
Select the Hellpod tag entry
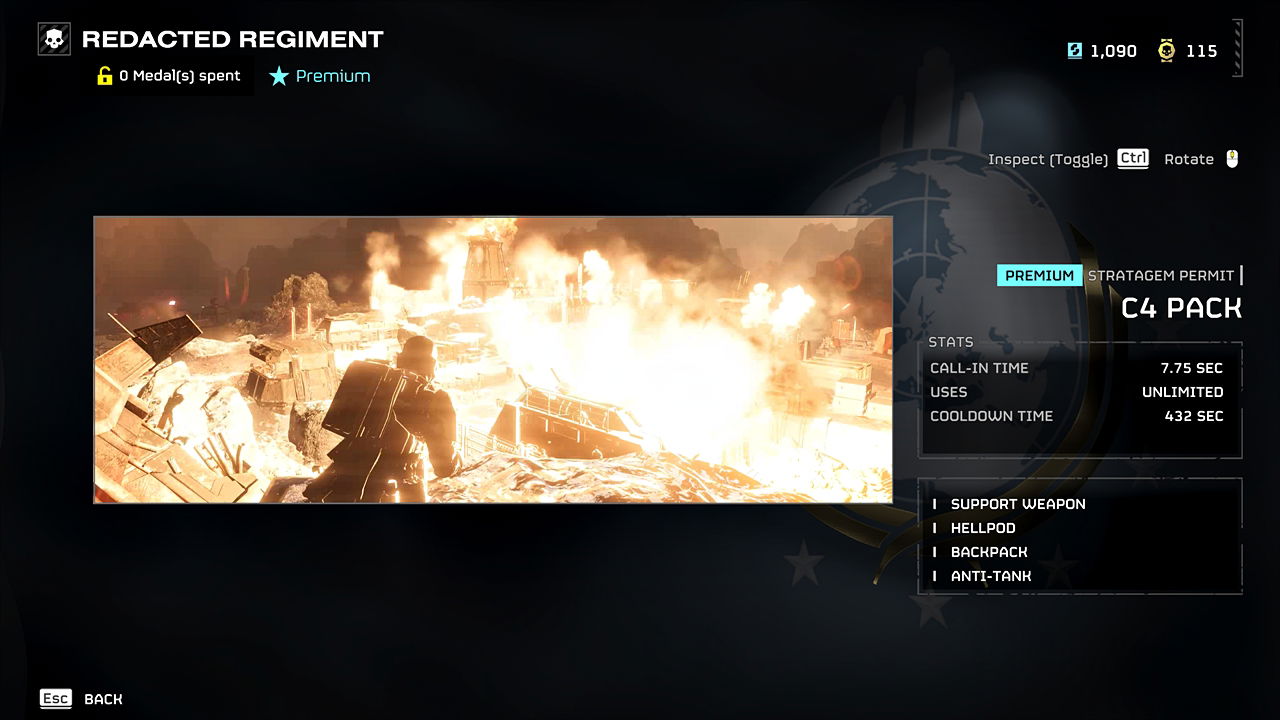click(x=981, y=528)
